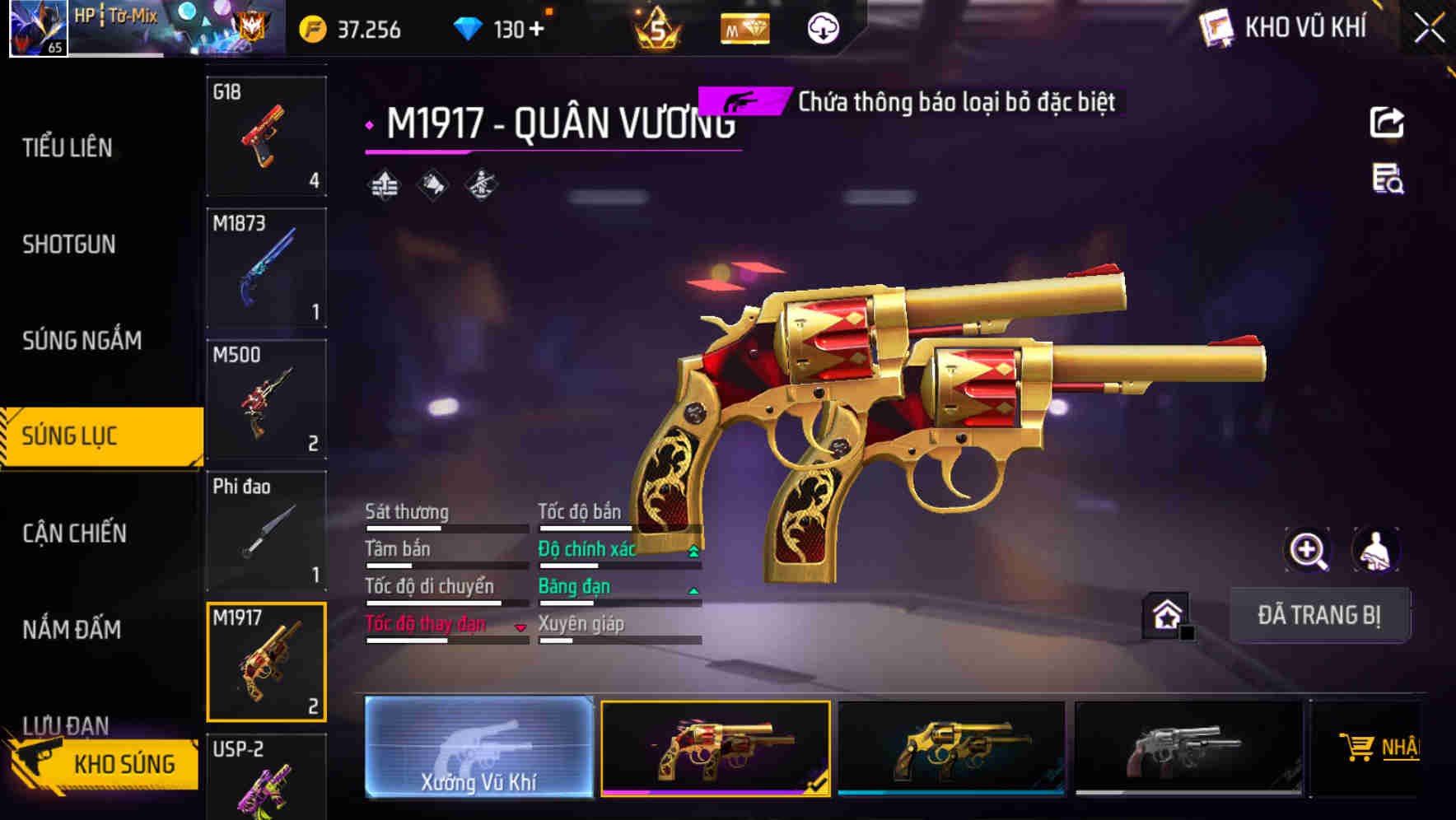Open the cloud download icon in top bar
The image size is (1456, 820).
823,28
